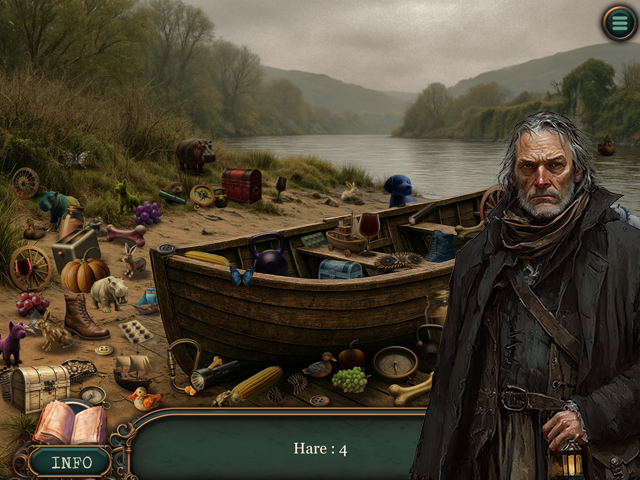Image resolution: width=640 pixels, height=480 pixels.
Task: Click the INFO button
Action: (70, 462)
